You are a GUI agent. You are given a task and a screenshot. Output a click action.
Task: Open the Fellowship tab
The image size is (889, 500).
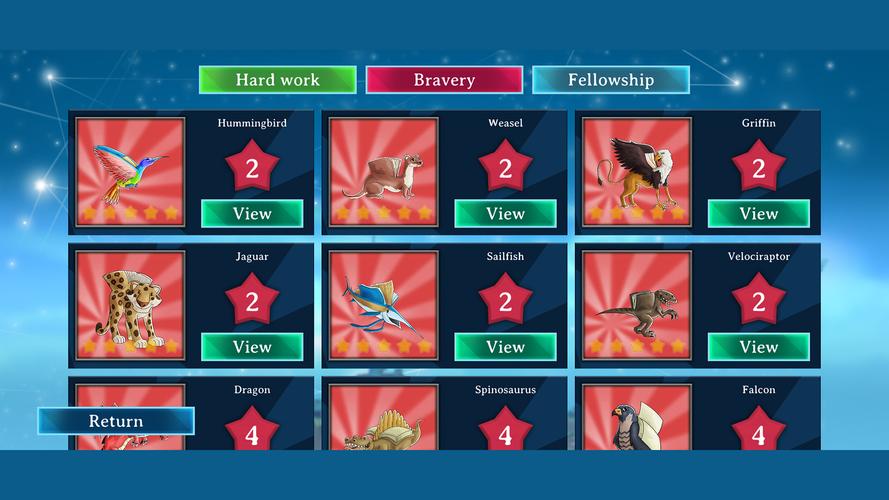610,80
